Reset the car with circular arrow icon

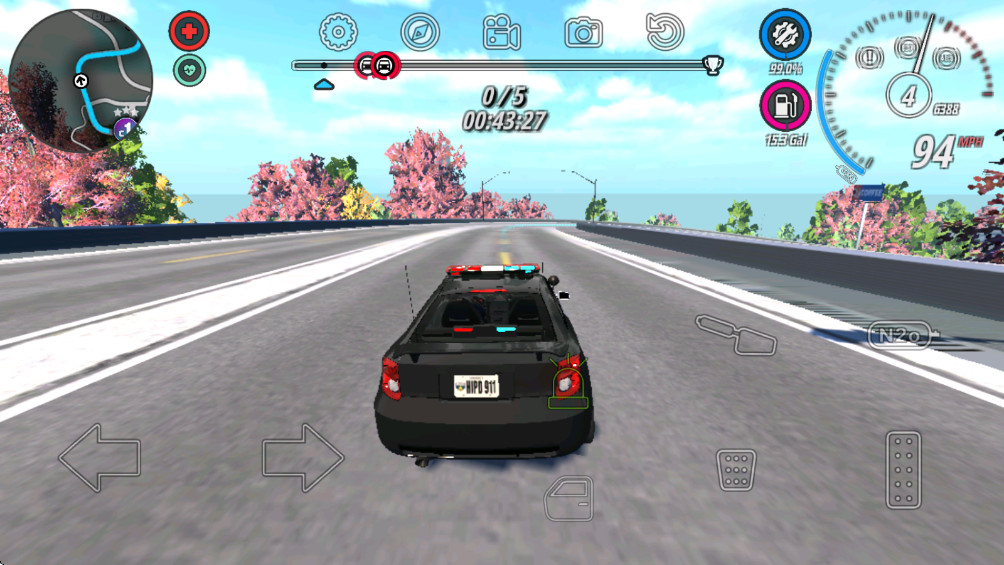point(664,32)
